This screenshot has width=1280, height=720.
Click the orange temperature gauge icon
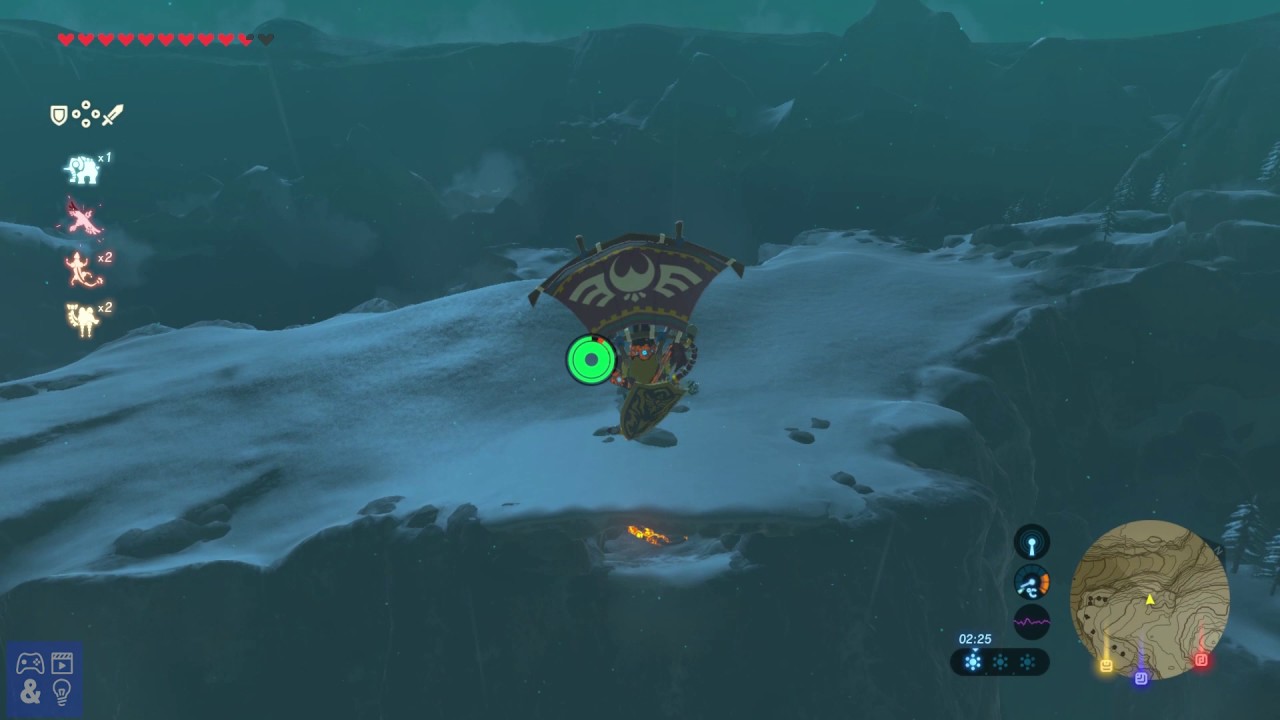(1032, 582)
